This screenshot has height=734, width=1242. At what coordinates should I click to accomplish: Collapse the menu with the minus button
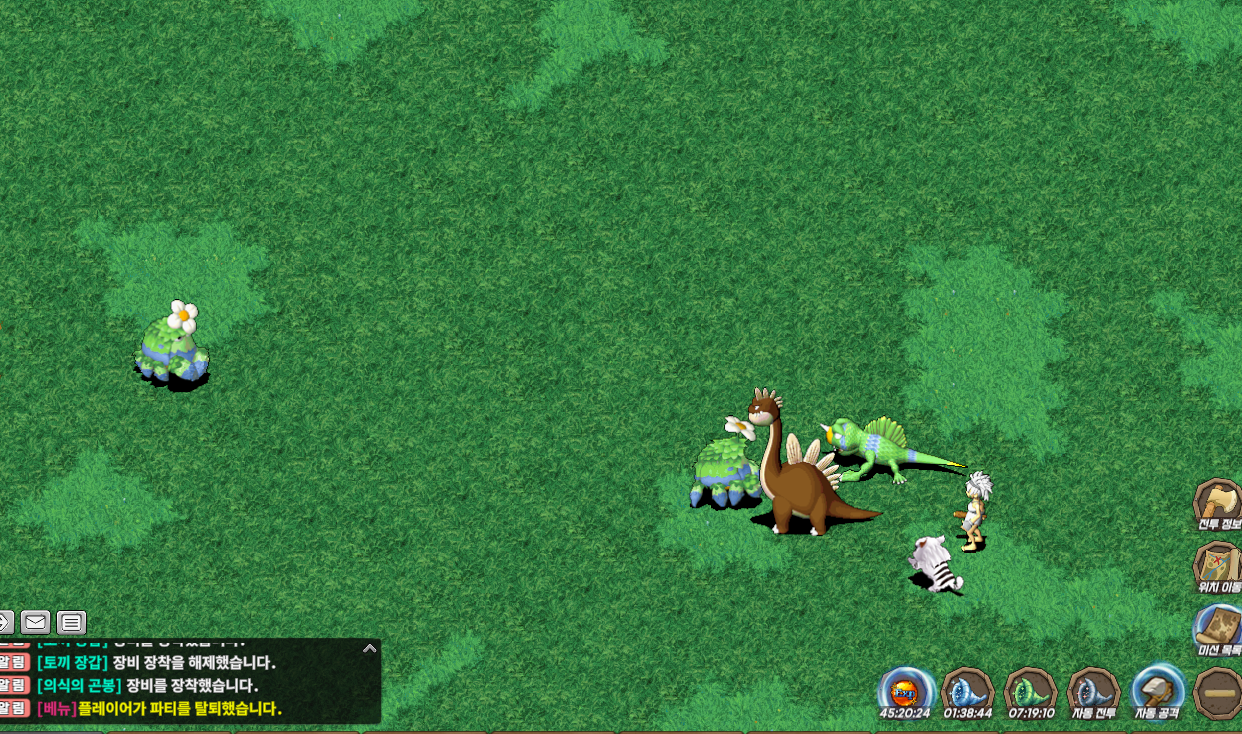pyautogui.click(x=1219, y=692)
